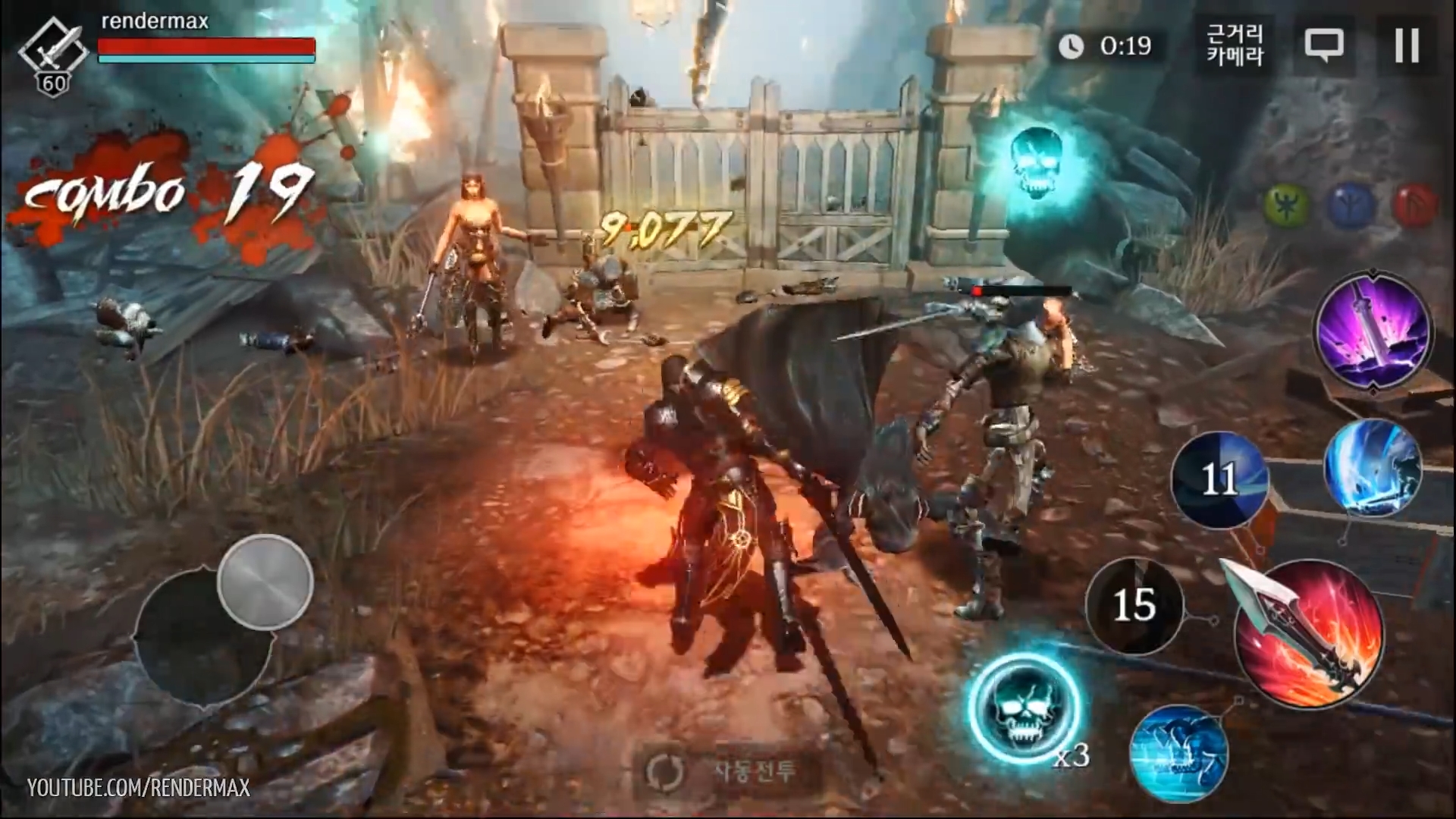The height and width of the screenshot is (819, 1456).
Task: Tap the skill on 11 second cooldown
Action: click(1219, 479)
